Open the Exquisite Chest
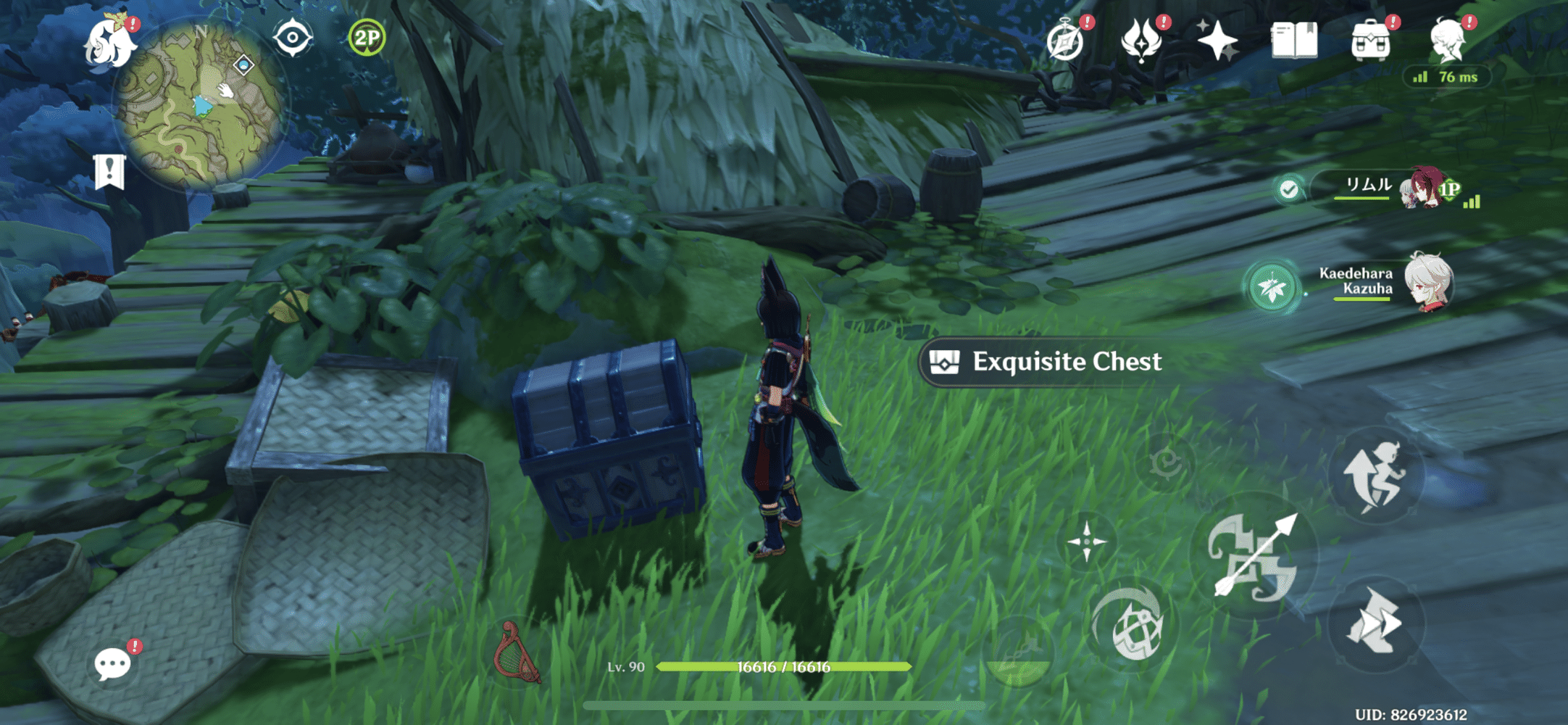This screenshot has width=1568, height=725. point(1043,362)
